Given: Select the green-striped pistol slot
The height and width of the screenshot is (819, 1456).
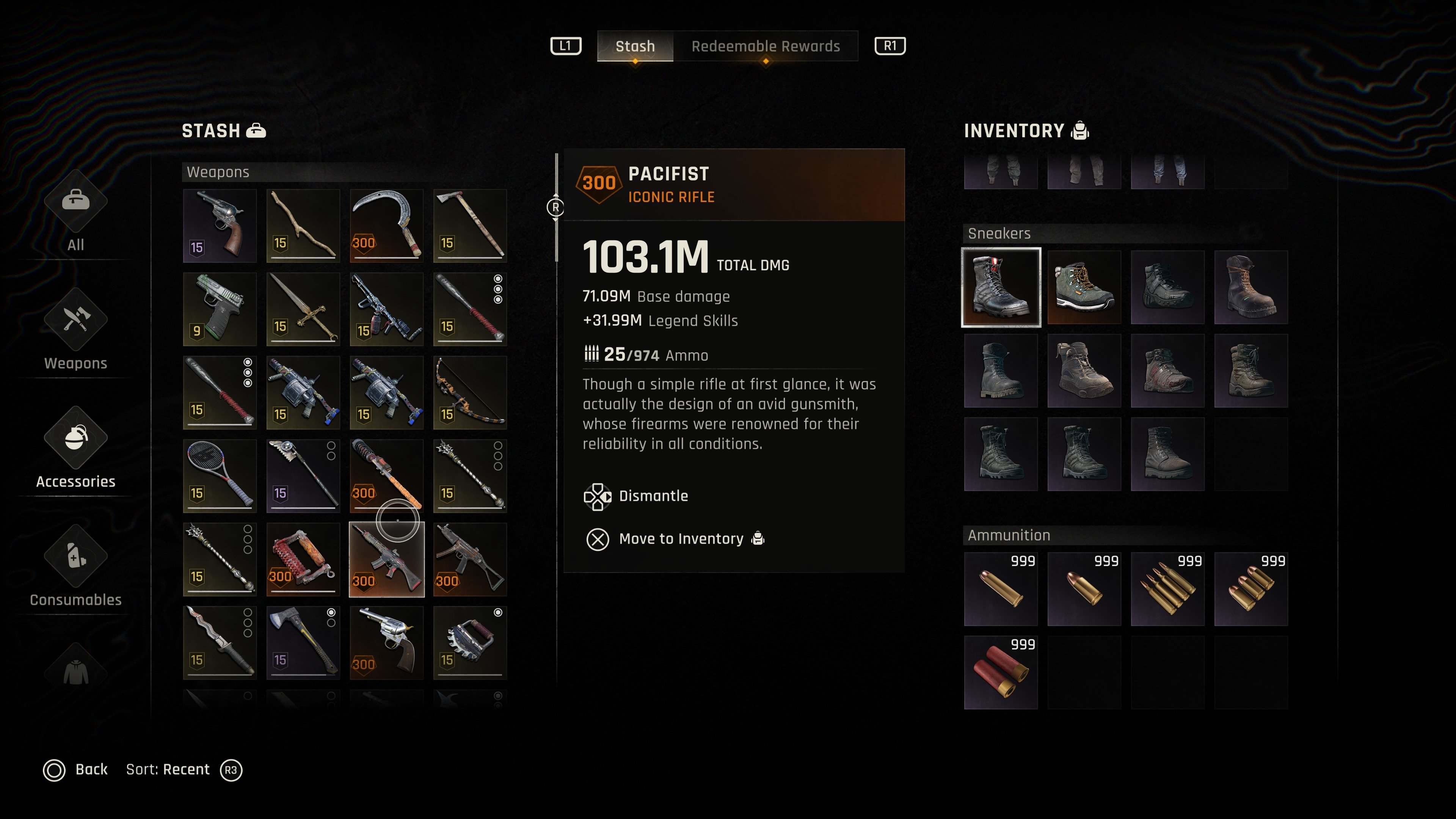Looking at the screenshot, I should click(220, 309).
